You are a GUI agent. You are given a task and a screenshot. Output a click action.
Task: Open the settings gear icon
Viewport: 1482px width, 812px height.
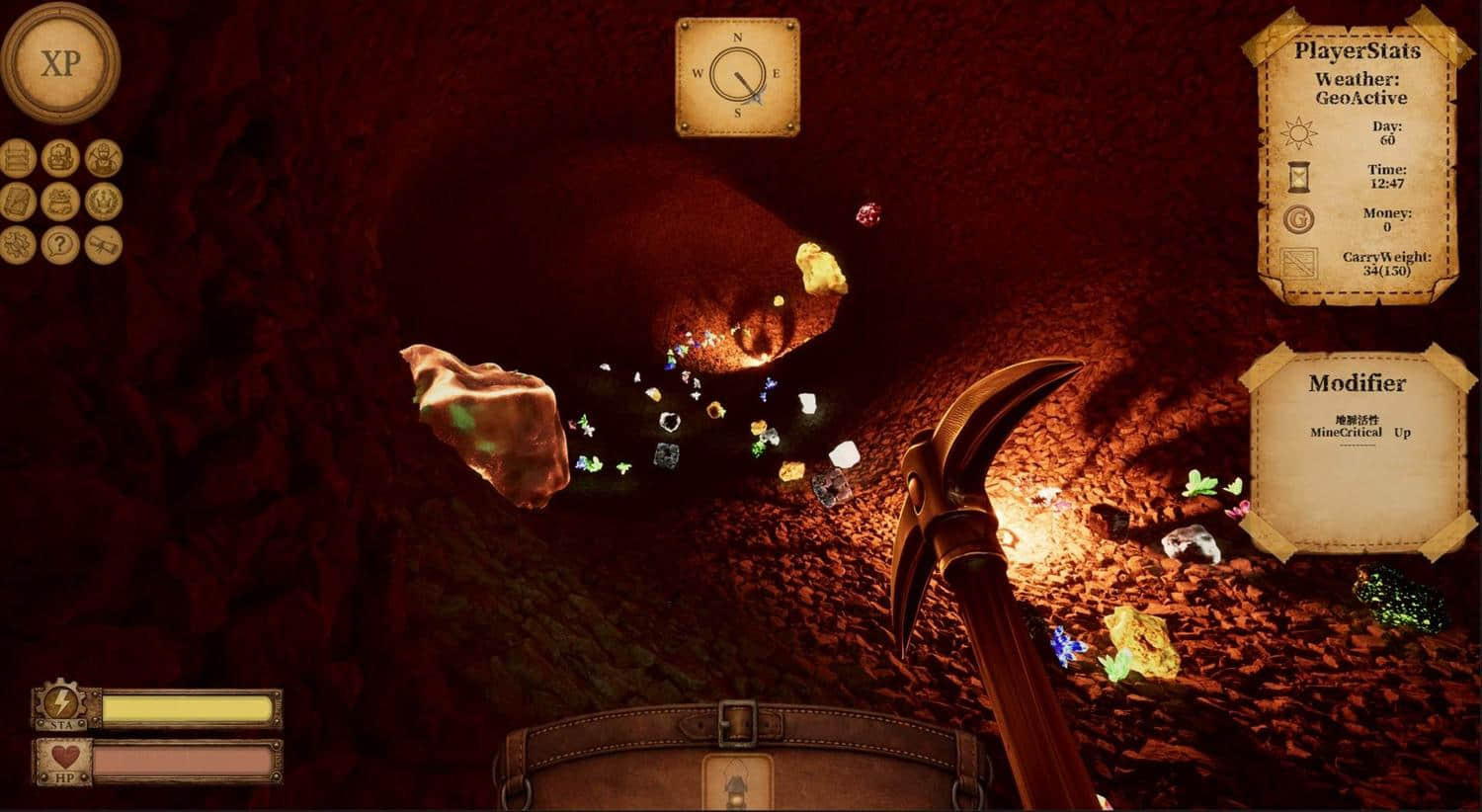pos(17,244)
